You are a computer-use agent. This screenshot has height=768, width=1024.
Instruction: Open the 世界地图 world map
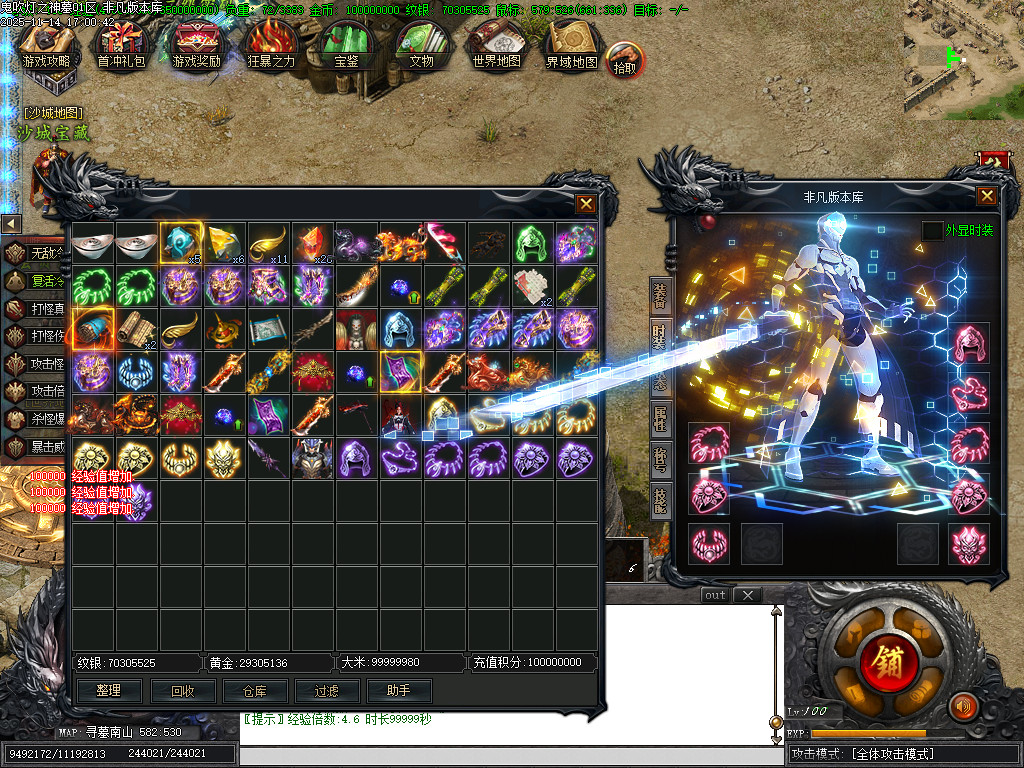coord(497,47)
